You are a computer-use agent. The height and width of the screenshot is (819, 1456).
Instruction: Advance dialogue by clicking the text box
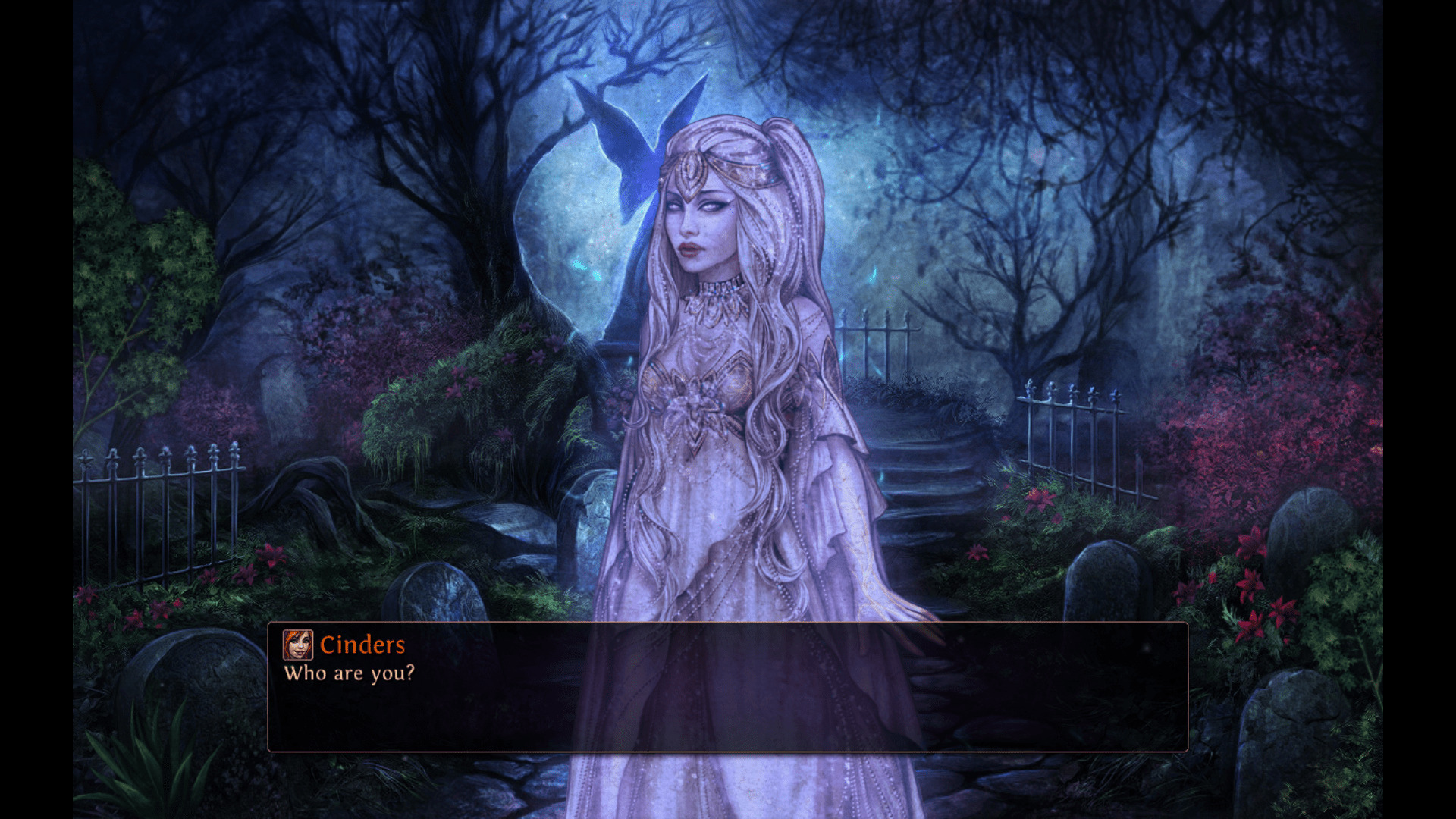coord(728,705)
